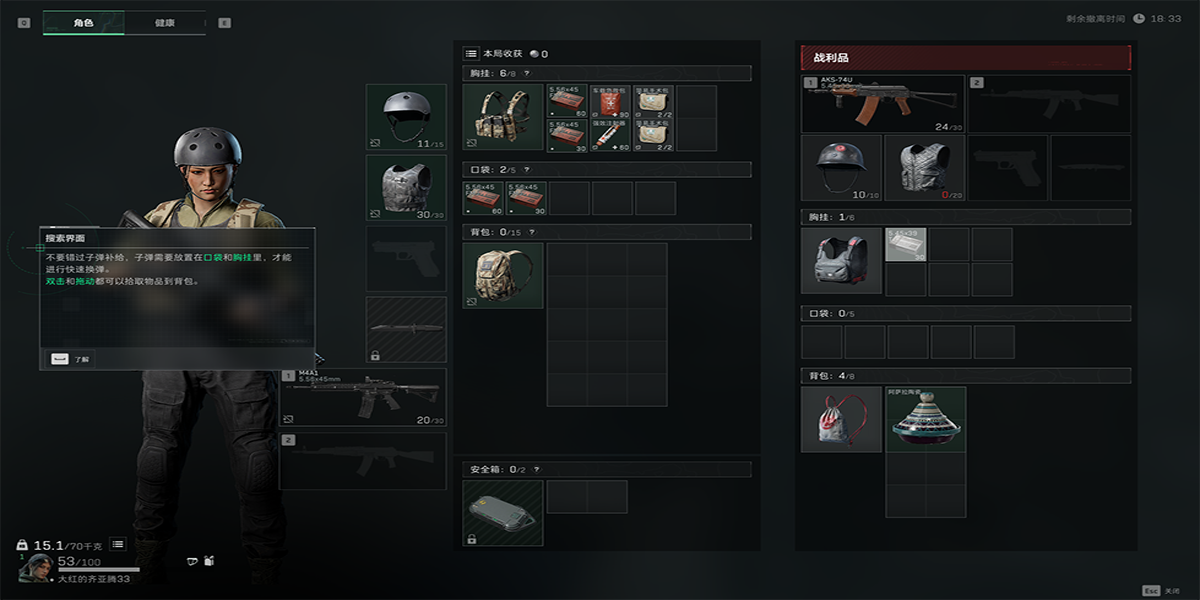The image size is (1200, 600).
Task: Pick the grey chest rig from loot
Action: tap(841, 260)
